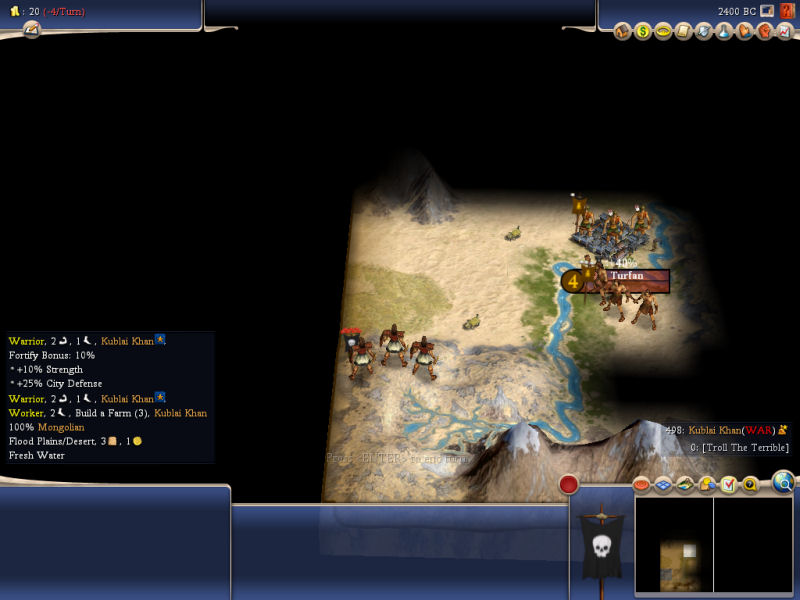The height and width of the screenshot is (600, 800).
Task: Open the main menu icon beside the date
Action: (767, 11)
